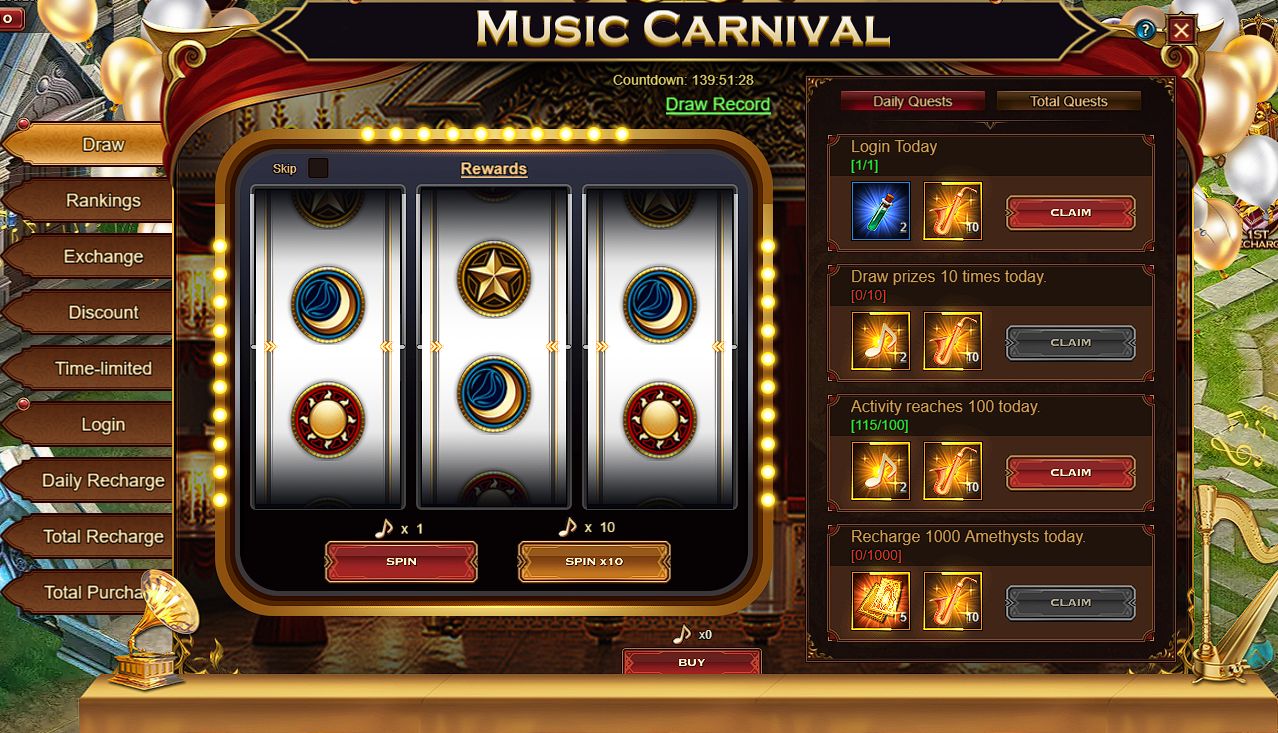The height and width of the screenshot is (733, 1278).
Task: Inspect the blue potion reward icon
Action: pyautogui.click(x=881, y=211)
